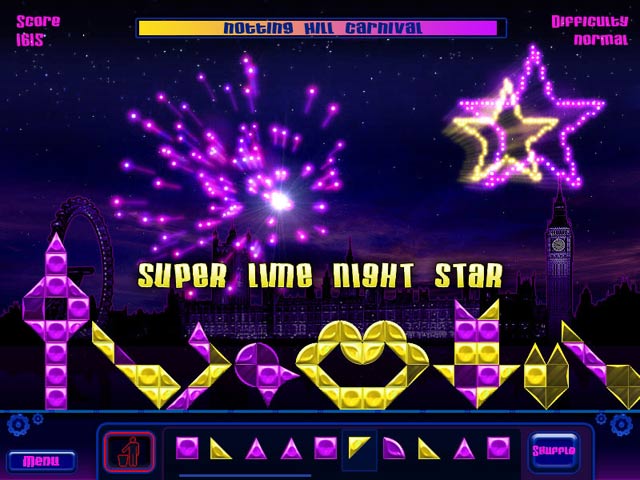Click the trash bin discard button
The image size is (640, 480).
[129, 449]
